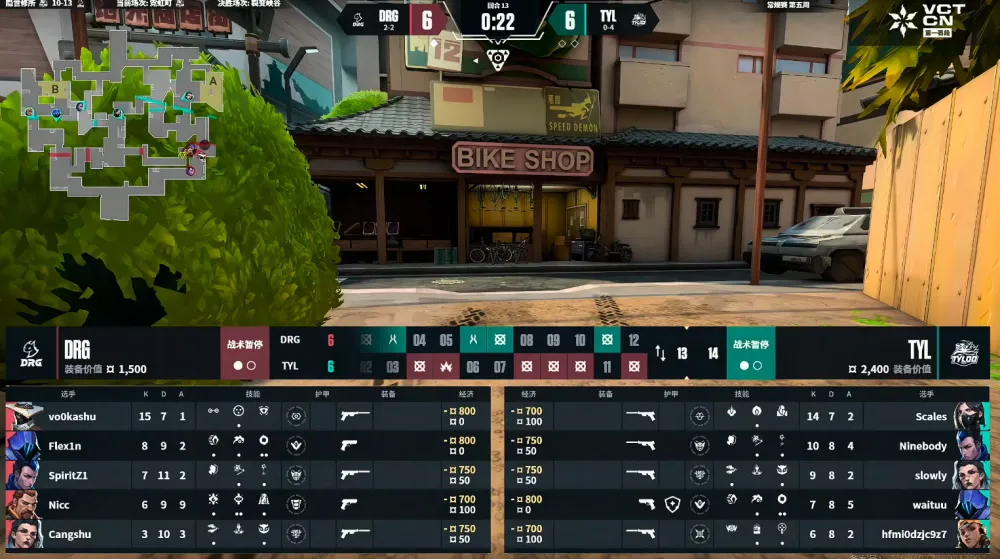Screen dimensions: 1000x559
Task: Click Scales' agent portrait
Action: coord(971,416)
